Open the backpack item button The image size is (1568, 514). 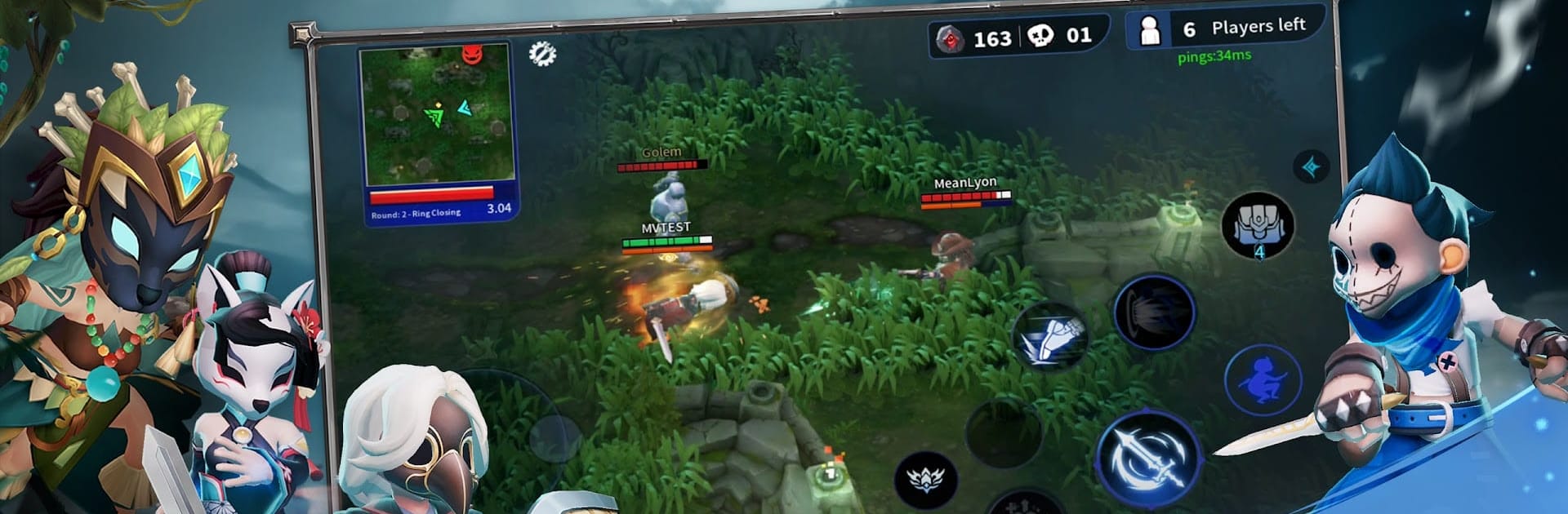pyautogui.click(x=1258, y=226)
